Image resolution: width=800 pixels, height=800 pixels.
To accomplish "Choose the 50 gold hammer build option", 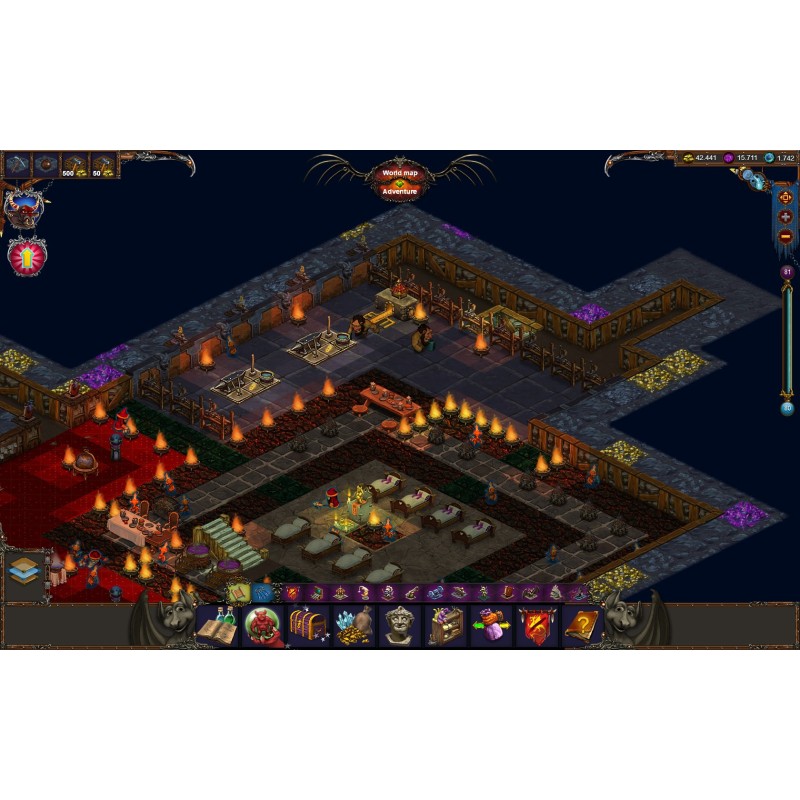I will click(x=104, y=165).
